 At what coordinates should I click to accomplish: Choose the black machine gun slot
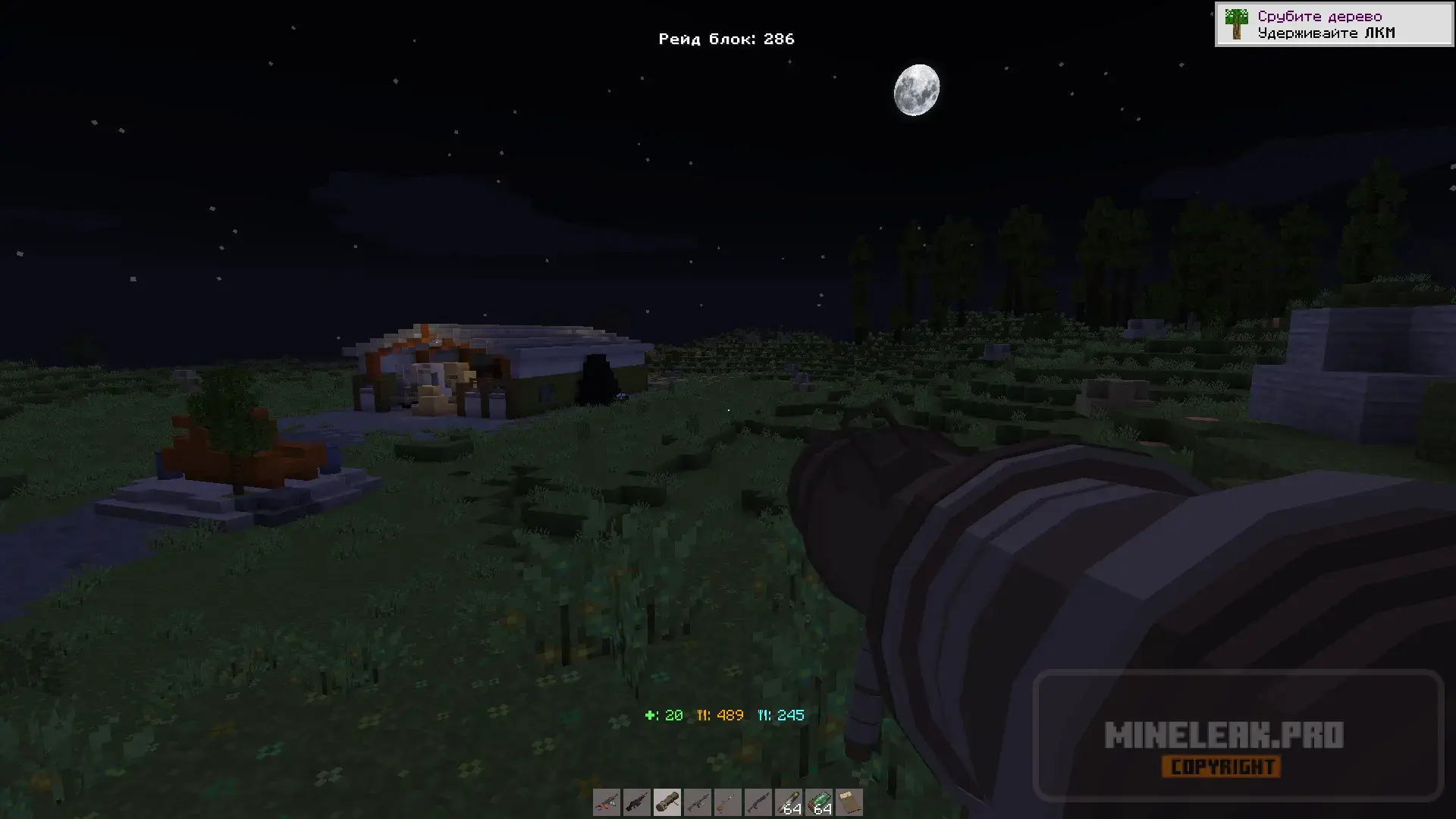pos(637,802)
